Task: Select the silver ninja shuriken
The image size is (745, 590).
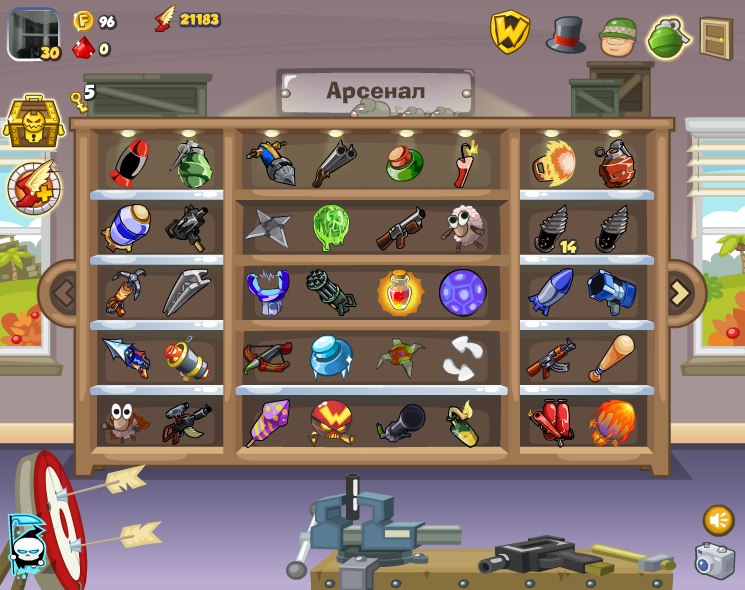Action: [x=267, y=227]
